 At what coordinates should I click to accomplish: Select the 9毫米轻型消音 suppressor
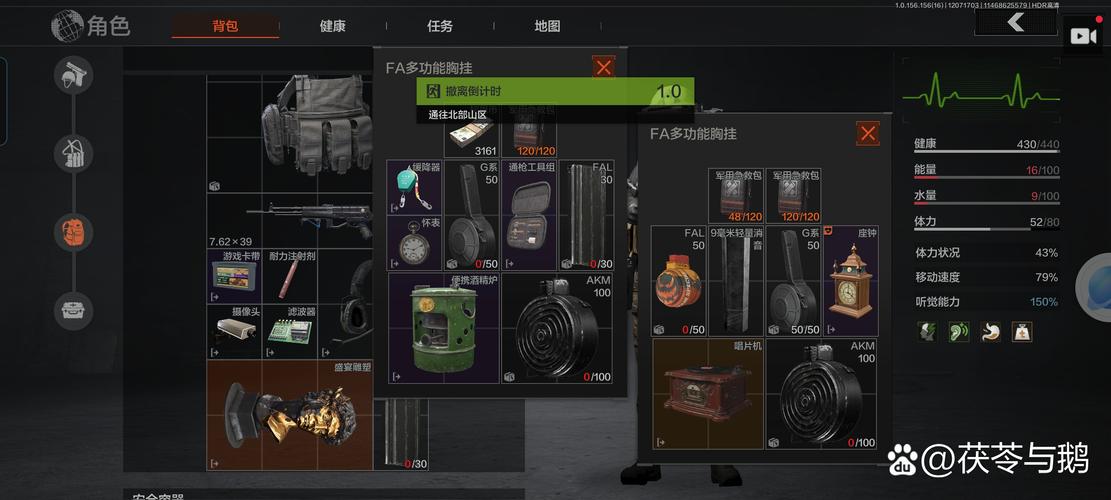(x=736, y=281)
